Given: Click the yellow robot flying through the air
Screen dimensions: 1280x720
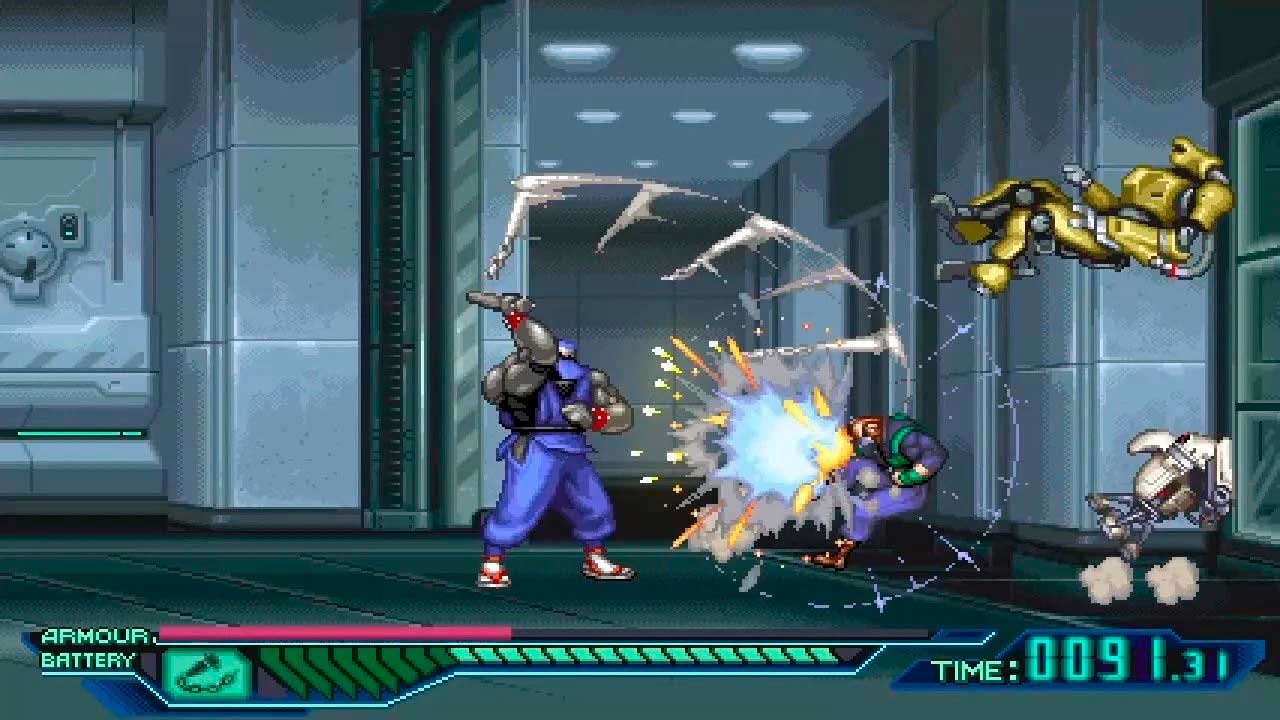Looking at the screenshot, I should pyautogui.click(x=1080, y=220).
